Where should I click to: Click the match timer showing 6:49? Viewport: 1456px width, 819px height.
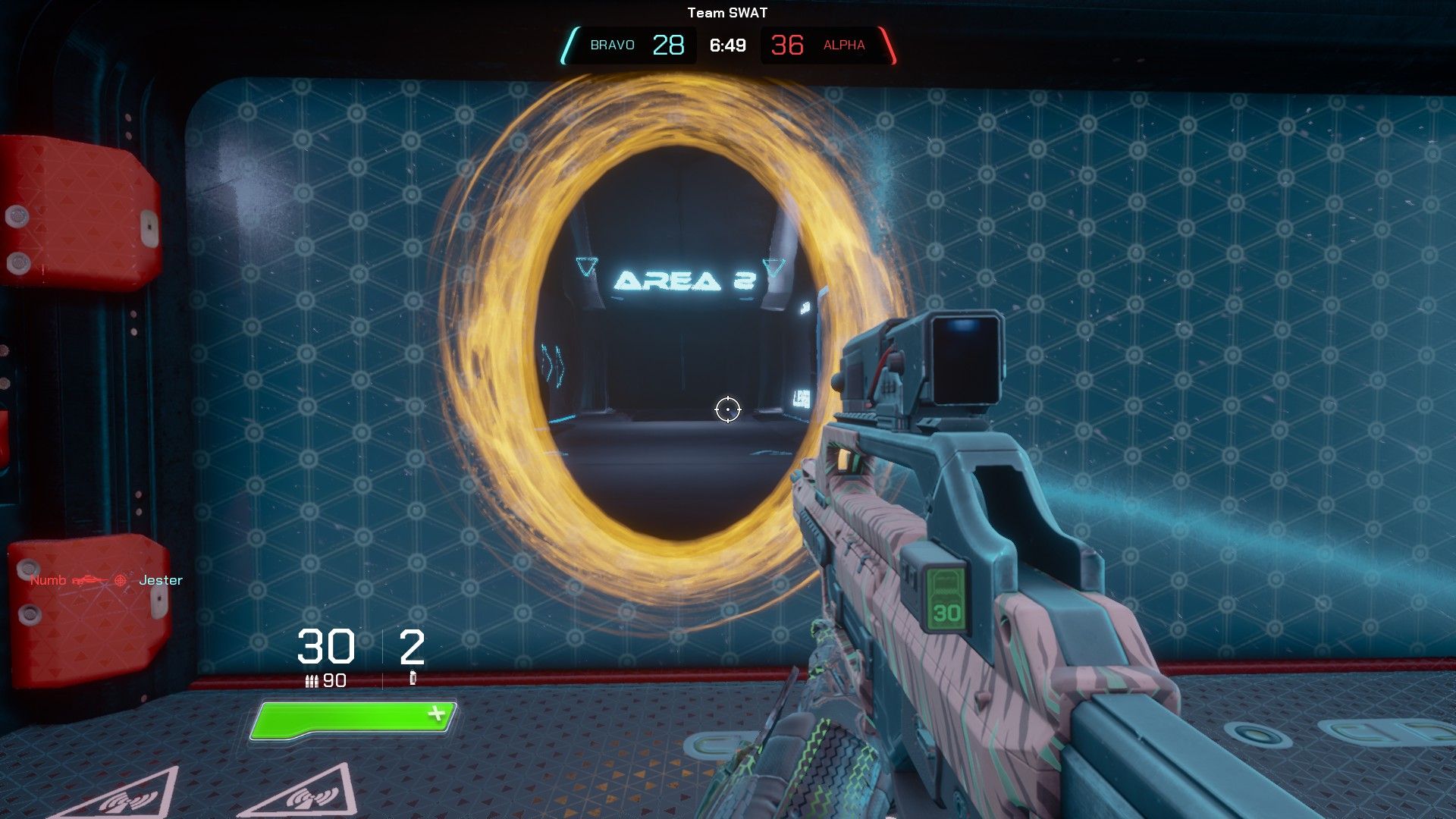tap(726, 45)
